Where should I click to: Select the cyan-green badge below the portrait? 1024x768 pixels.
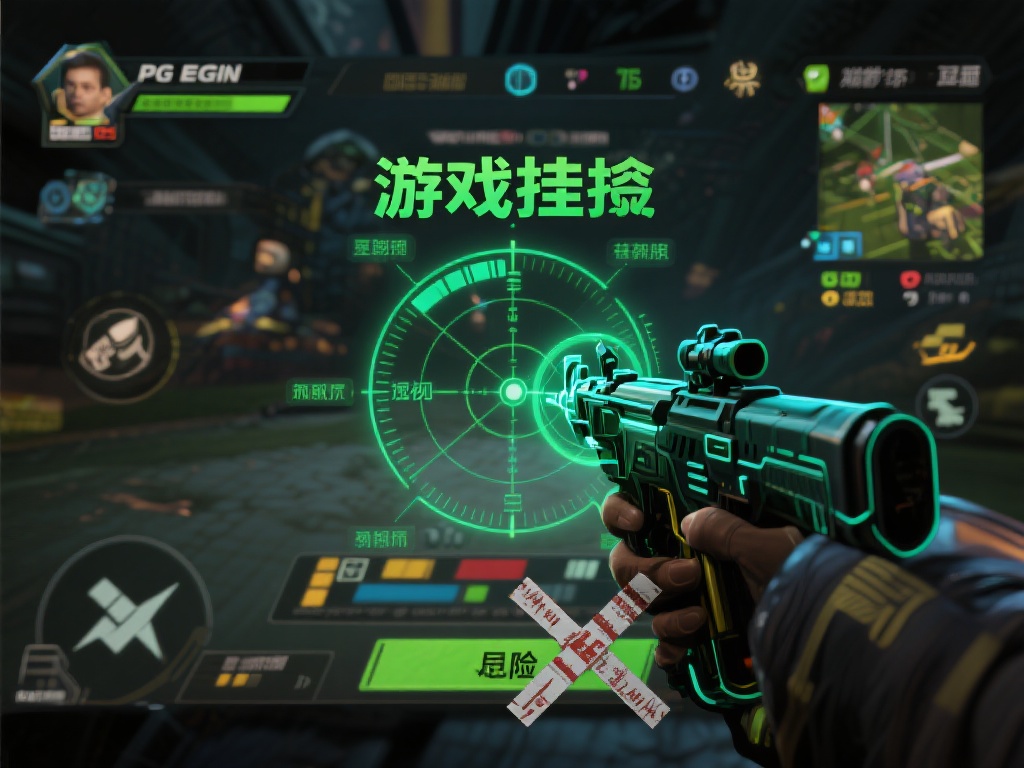click(76, 195)
